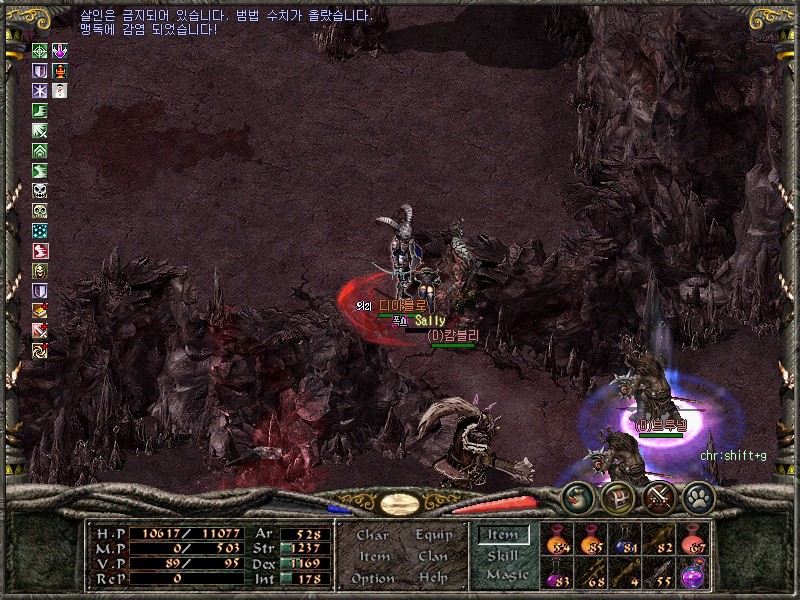800x600 pixels.
Task: Use the orange potion with count 54
Action: [558, 542]
